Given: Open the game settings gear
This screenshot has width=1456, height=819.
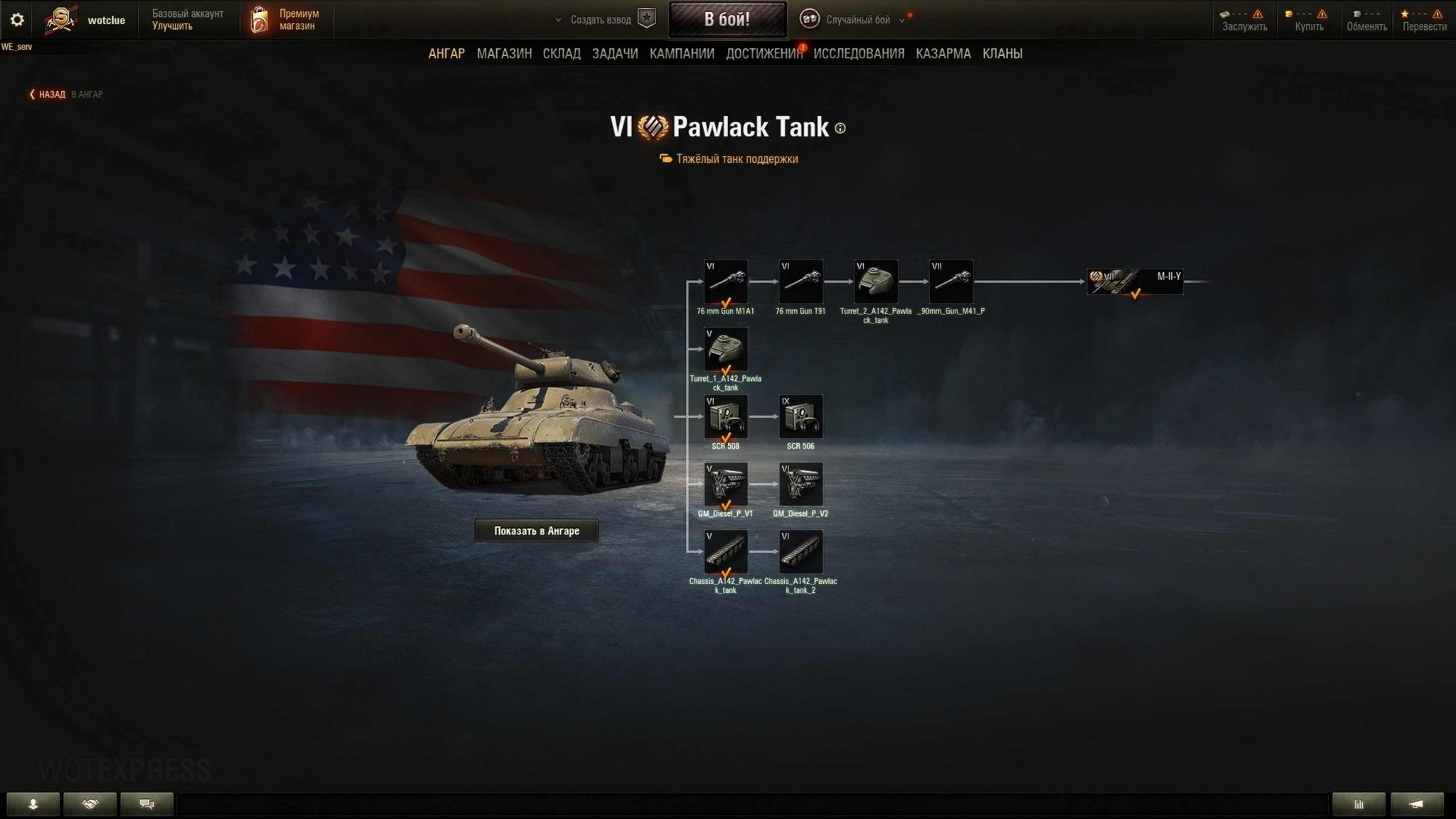Looking at the screenshot, I should [16, 19].
